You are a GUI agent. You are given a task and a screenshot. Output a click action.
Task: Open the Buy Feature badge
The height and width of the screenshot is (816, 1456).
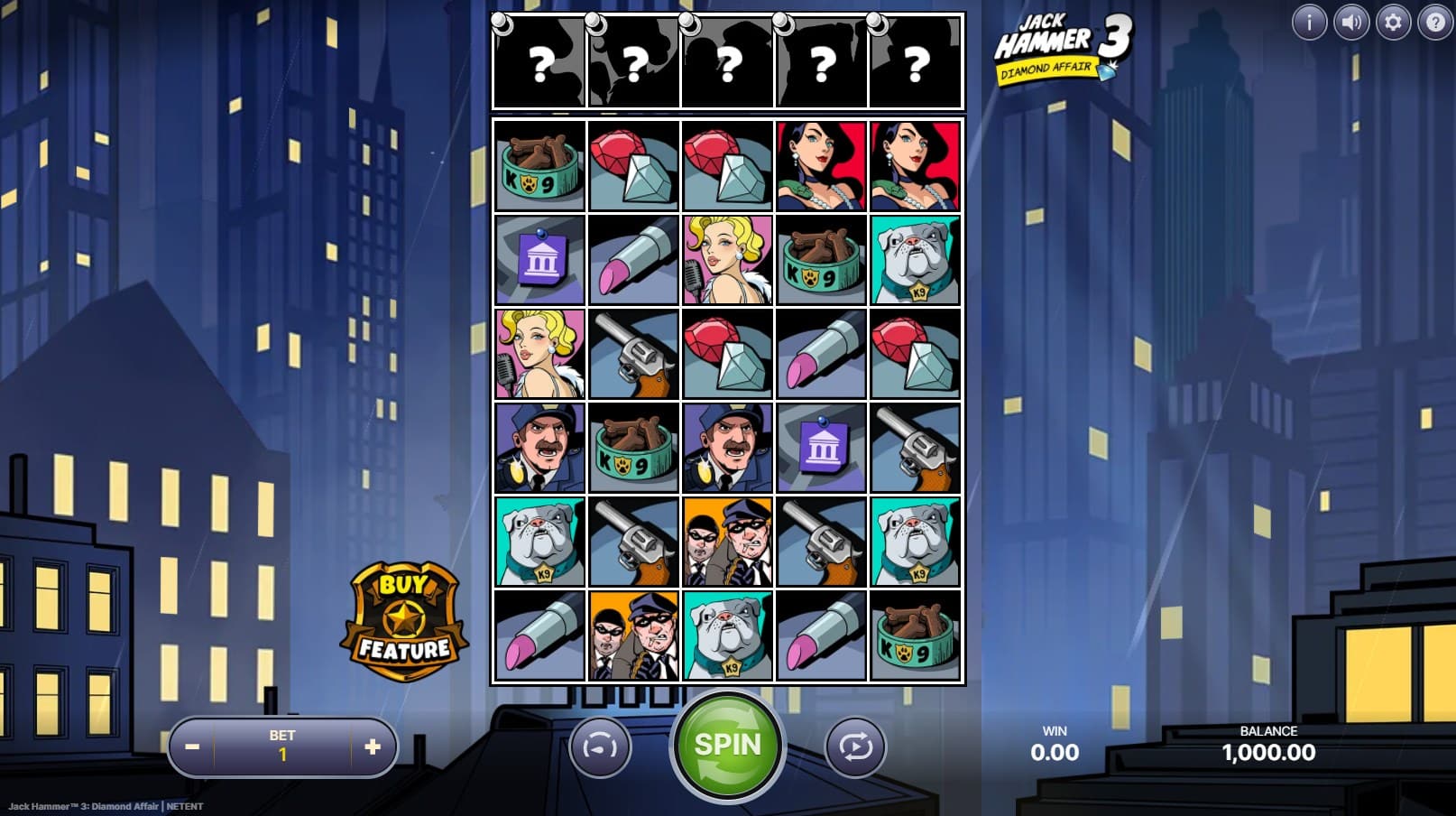pyautogui.click(x=403, y=622)
